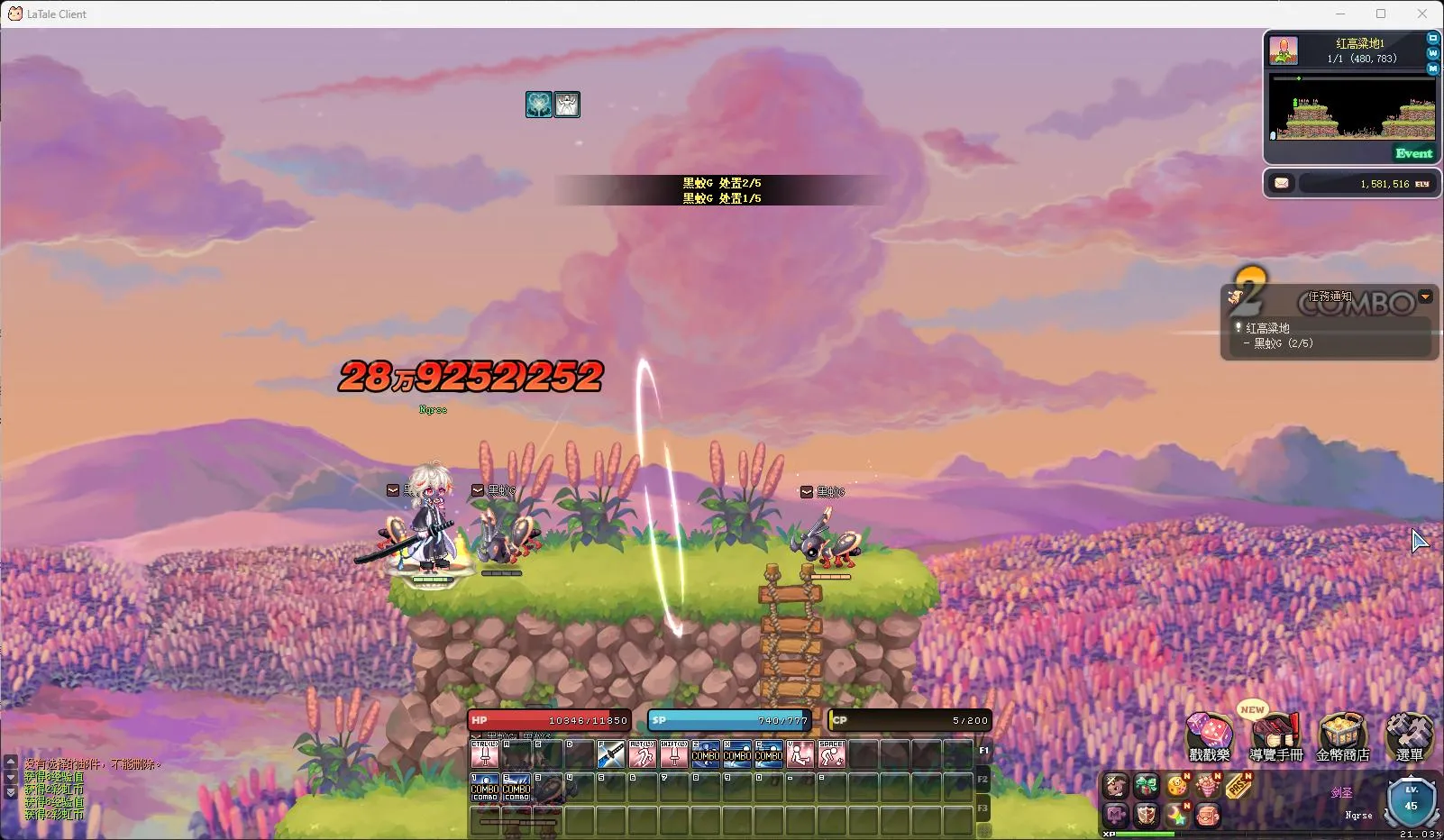Switch hotbar to the F2 page
1444x840 pixels.
pos(983,779)
